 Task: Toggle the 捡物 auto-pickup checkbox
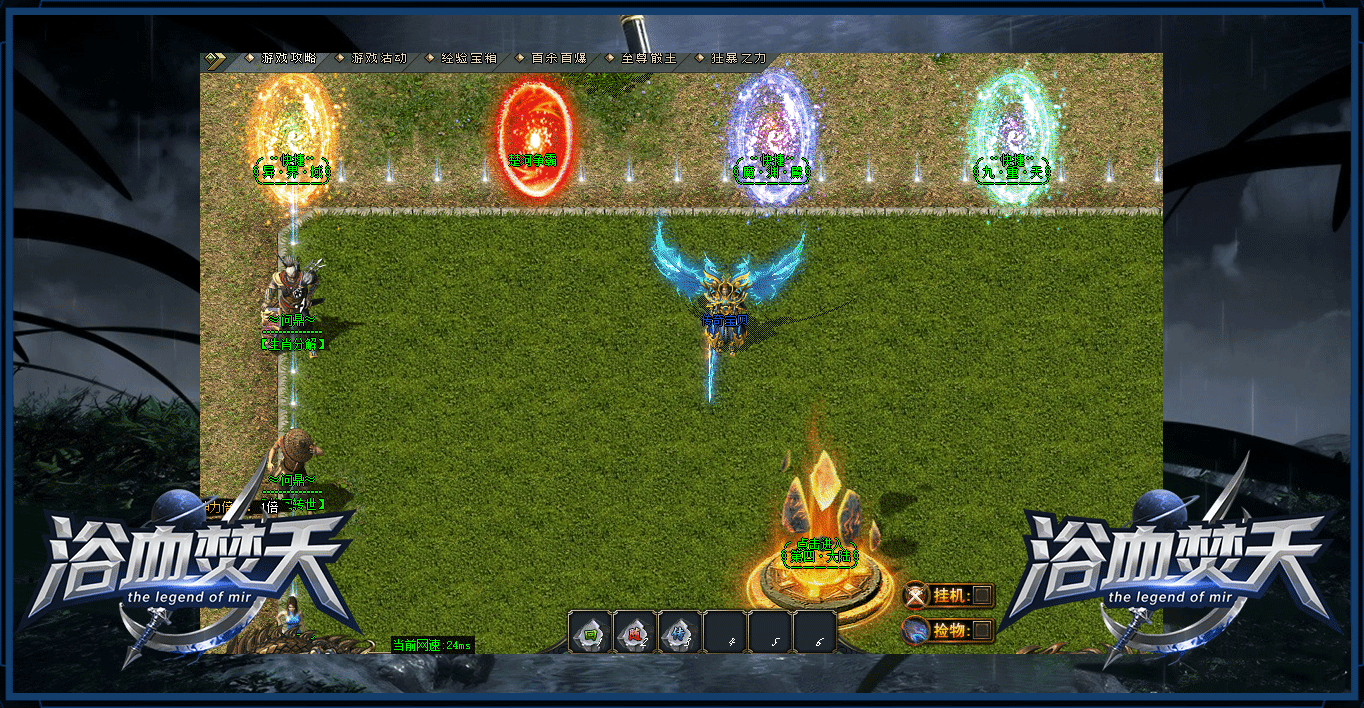click(x=983, y=630)
